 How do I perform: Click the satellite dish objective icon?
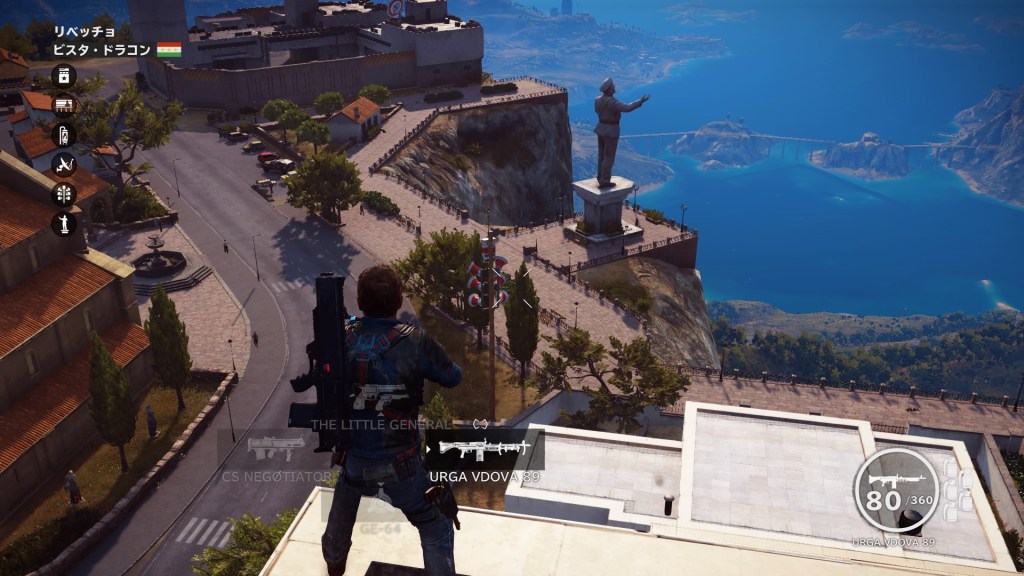(64, 164)
